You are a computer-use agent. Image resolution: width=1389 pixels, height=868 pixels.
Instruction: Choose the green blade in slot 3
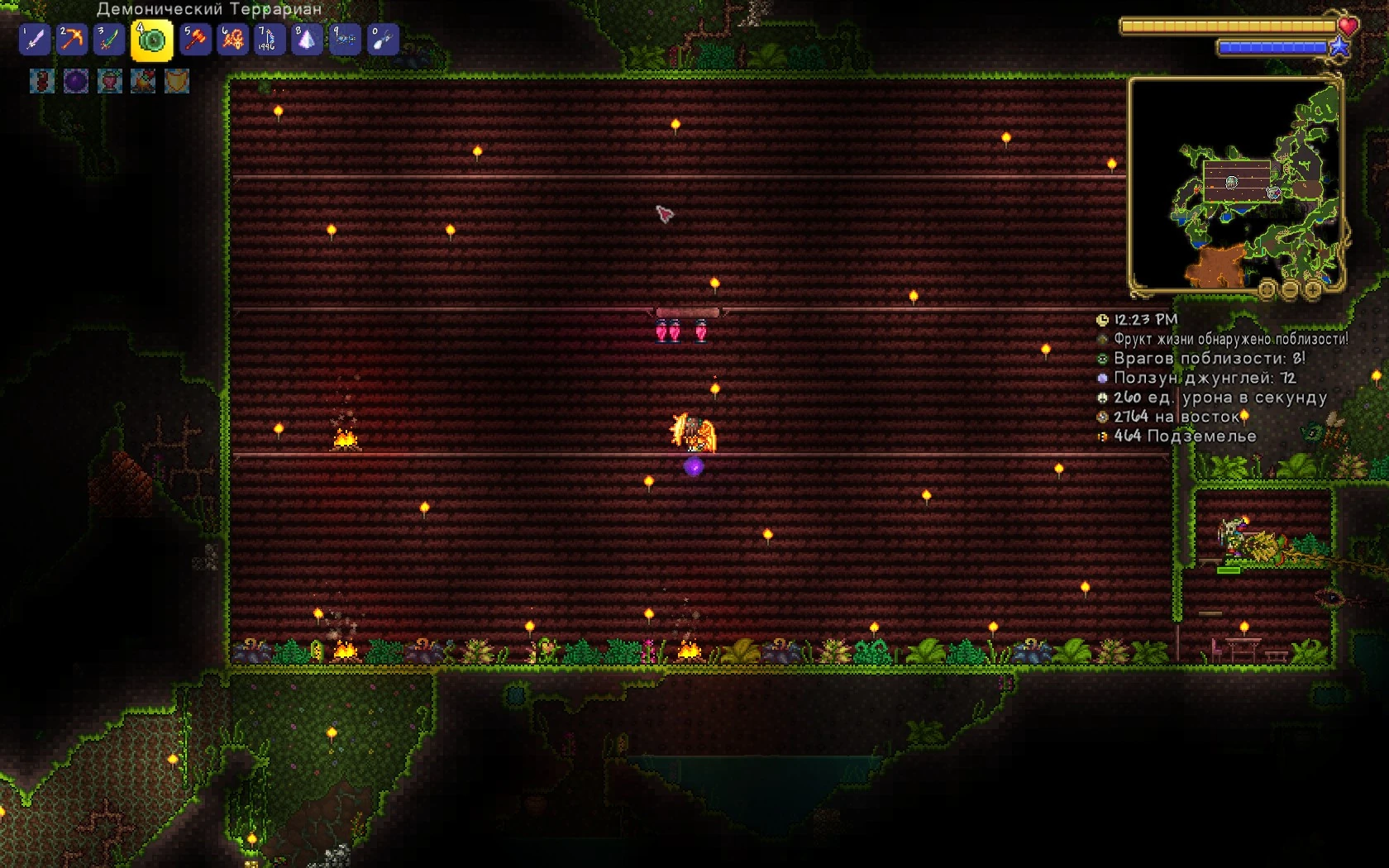[x=109, y=40]
